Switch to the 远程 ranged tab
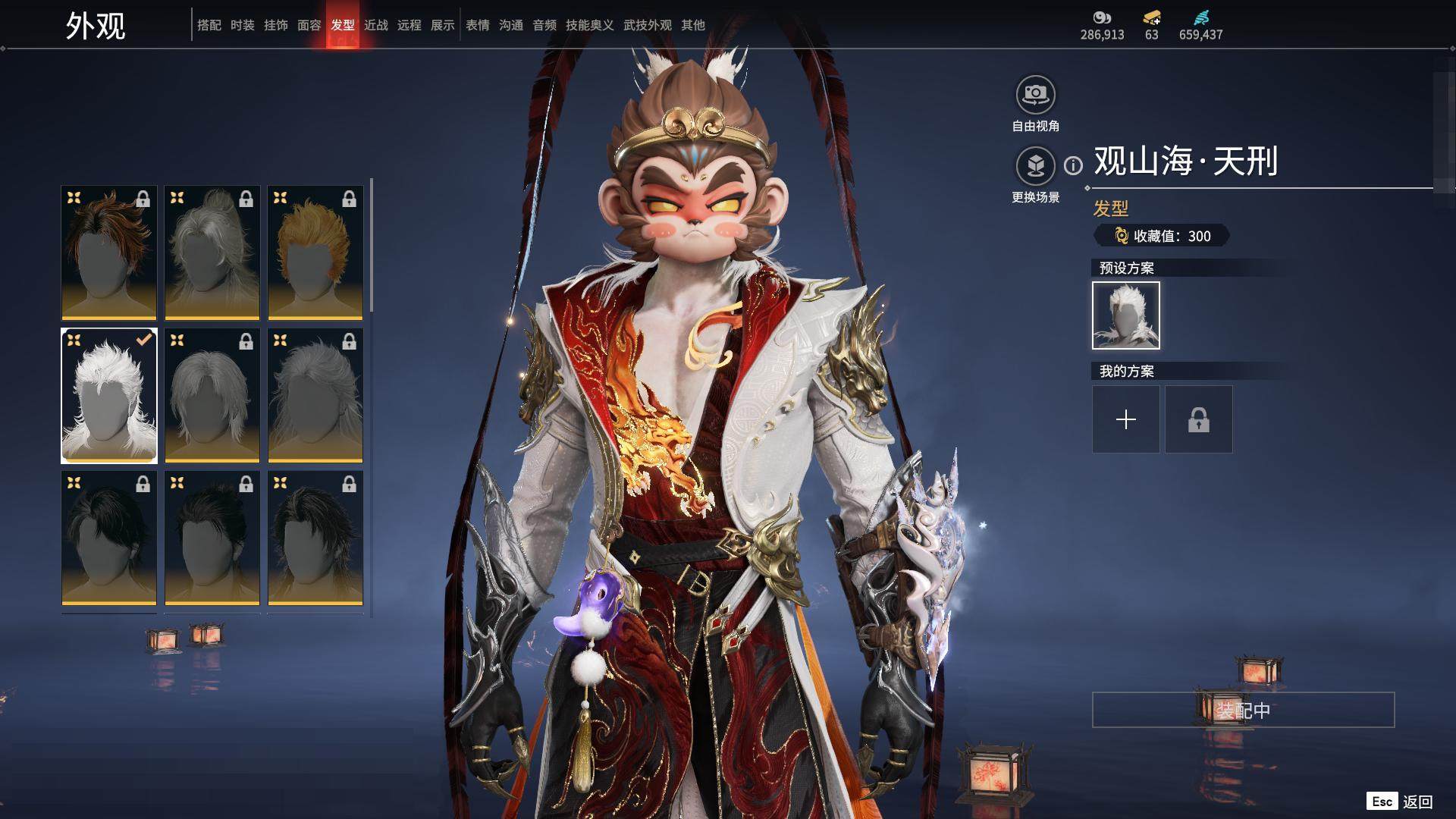Image resolution: width=1456 pixels, height=819 pixels. [409, 25]
